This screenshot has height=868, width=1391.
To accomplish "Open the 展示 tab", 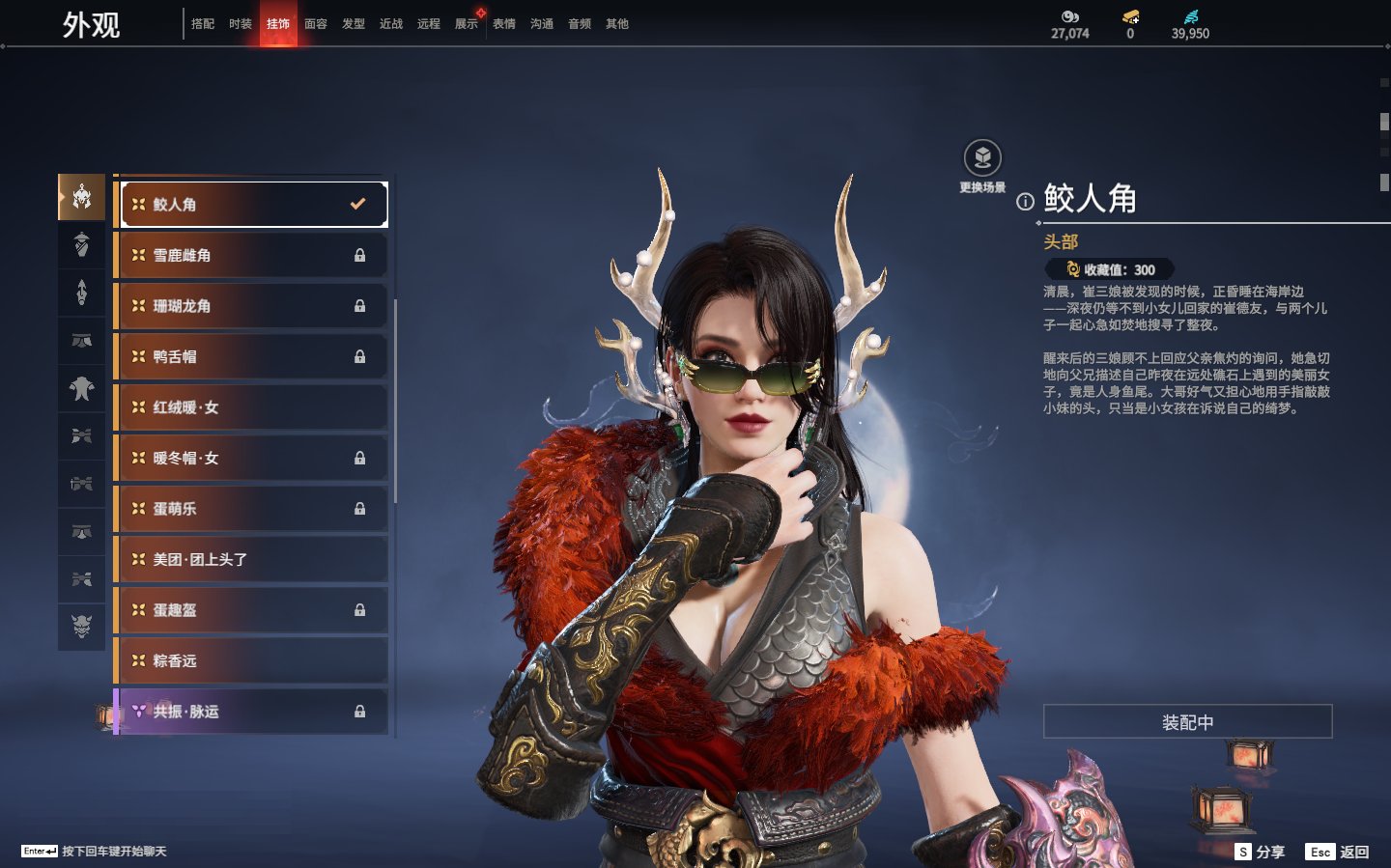I will tap(467, 24).
